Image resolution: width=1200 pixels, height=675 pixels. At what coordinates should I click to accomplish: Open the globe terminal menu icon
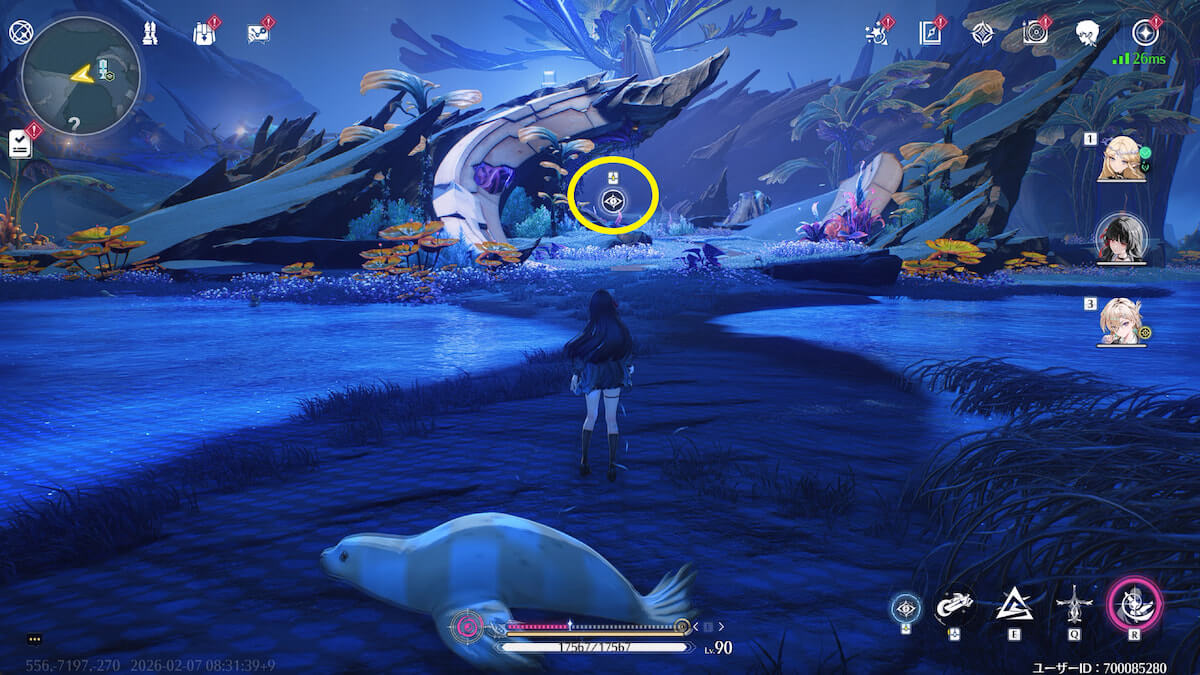pyautogui.click(x=20, y=32)
